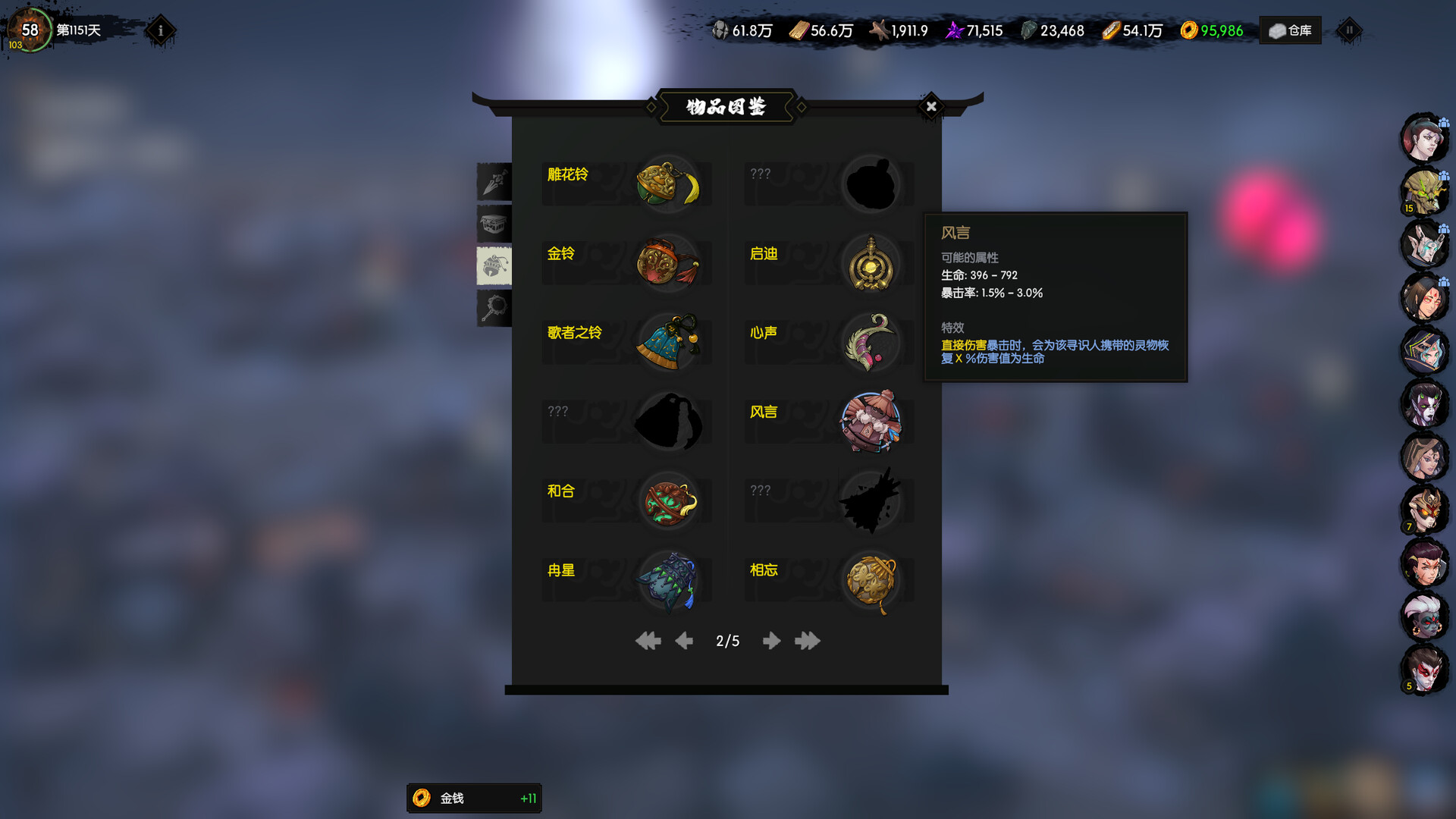1456x819 pixels.
Task: Open the weapons category in the item codex
Action: [494, 181]
